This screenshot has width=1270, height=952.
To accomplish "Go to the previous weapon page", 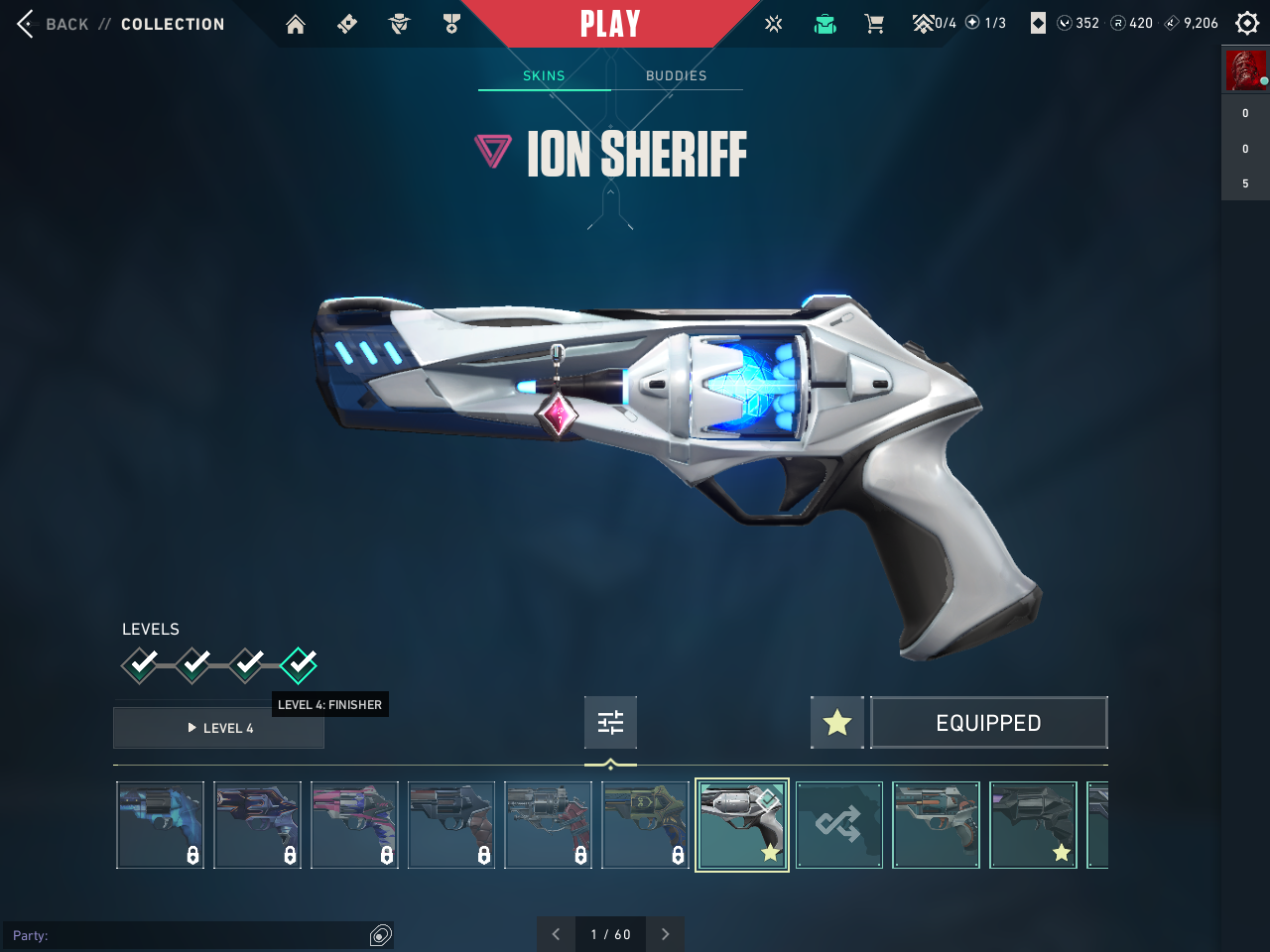I will (556, 934).
